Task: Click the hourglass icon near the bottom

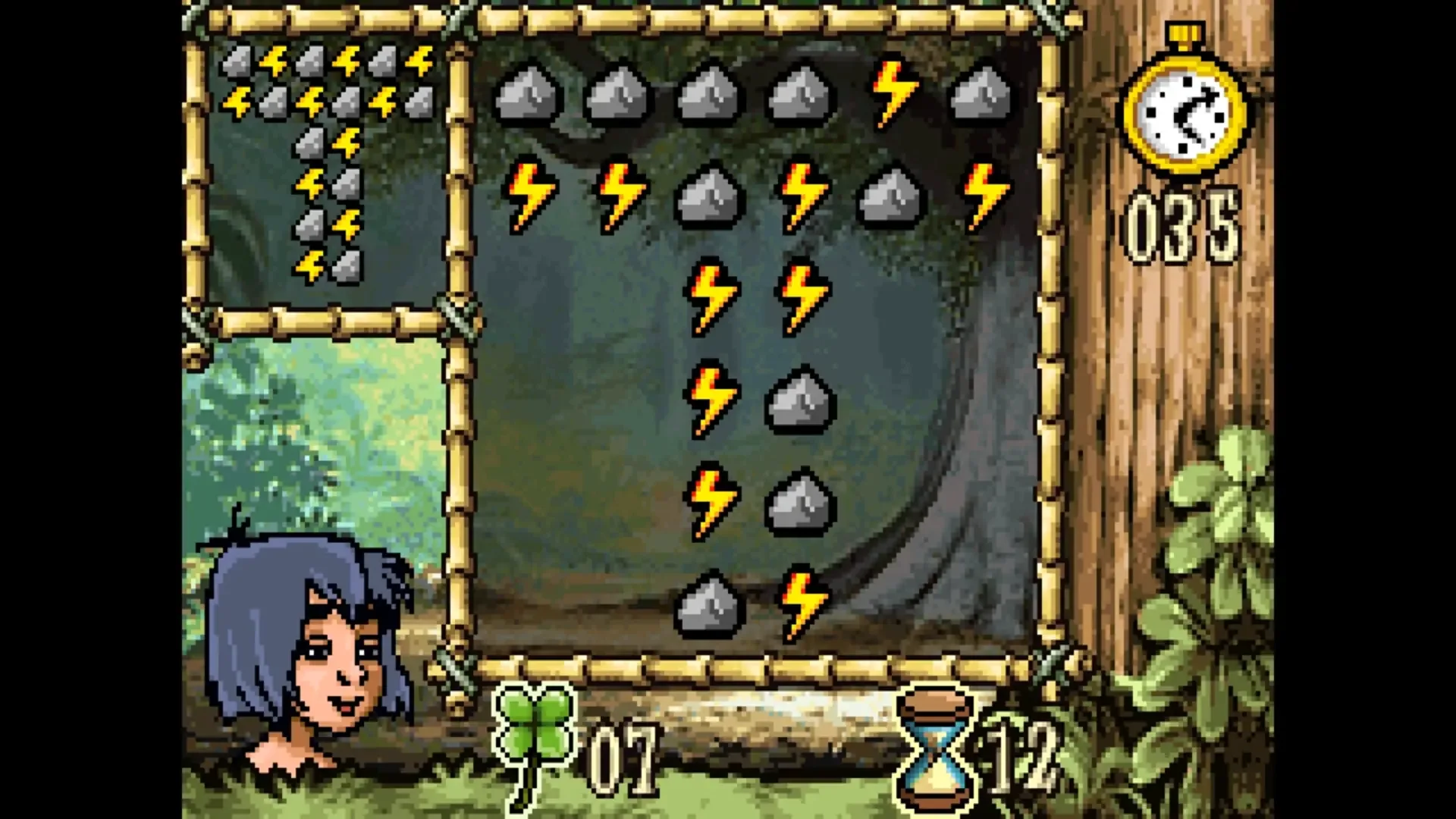Action: pos(933,747)
